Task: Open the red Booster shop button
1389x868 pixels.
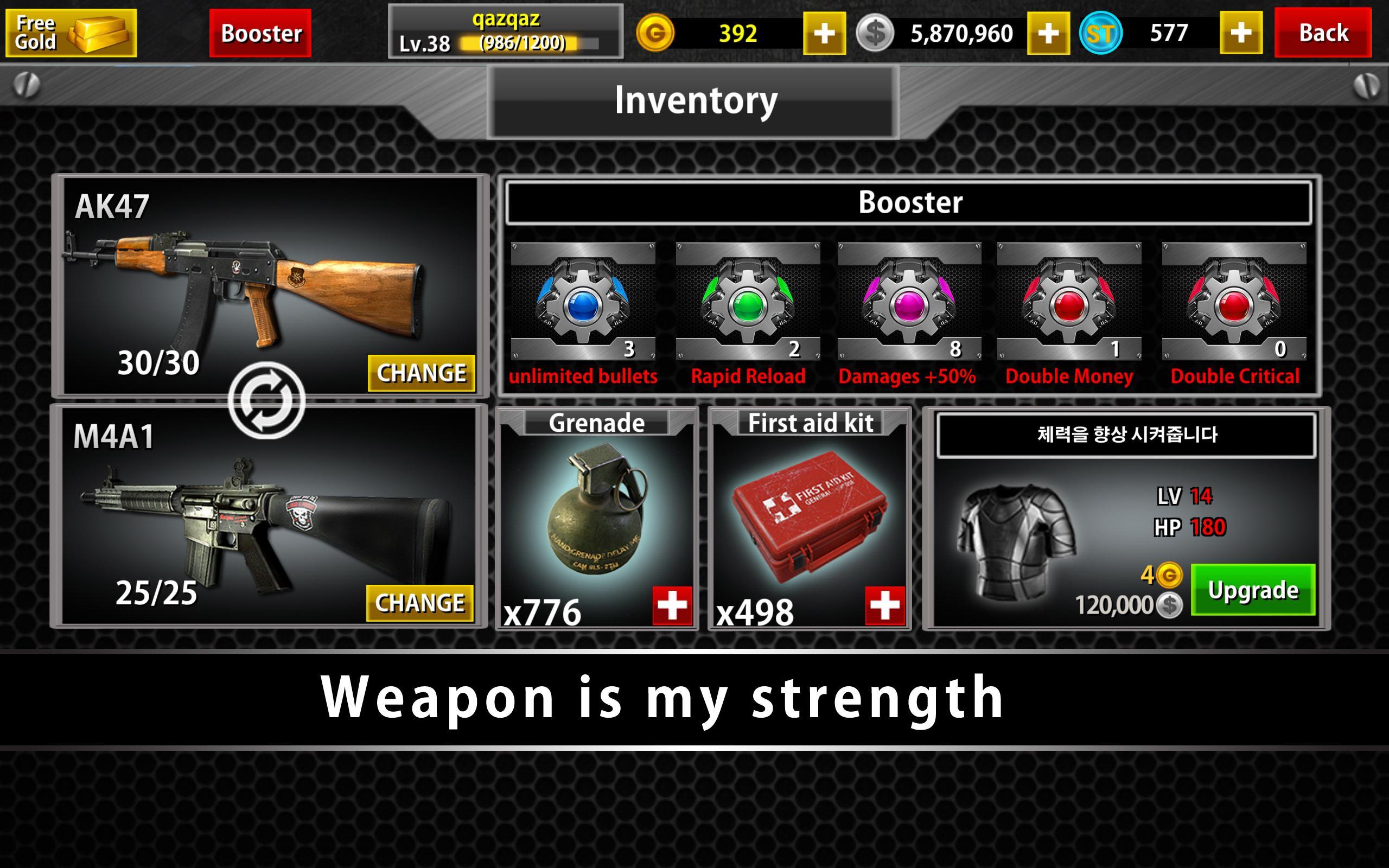Action: (x=260, y=33)
